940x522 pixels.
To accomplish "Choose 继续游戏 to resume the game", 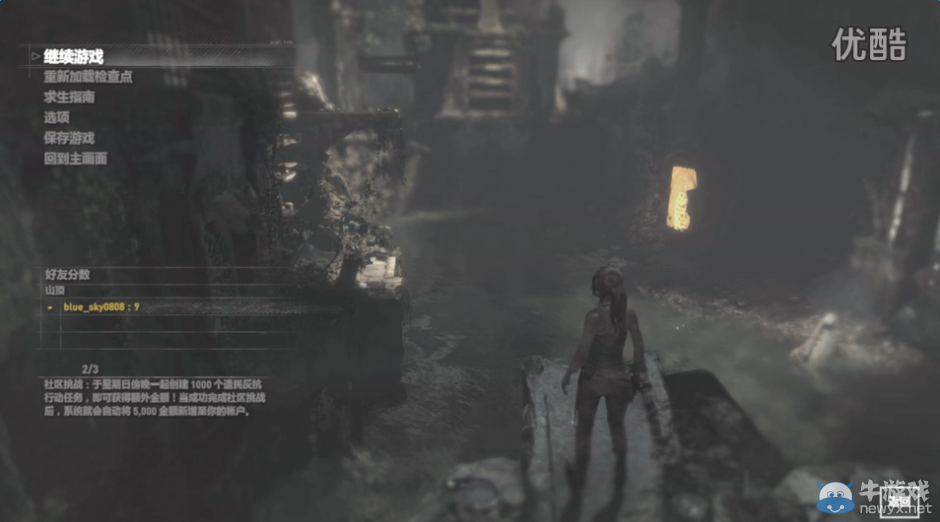I will point(74,57).
